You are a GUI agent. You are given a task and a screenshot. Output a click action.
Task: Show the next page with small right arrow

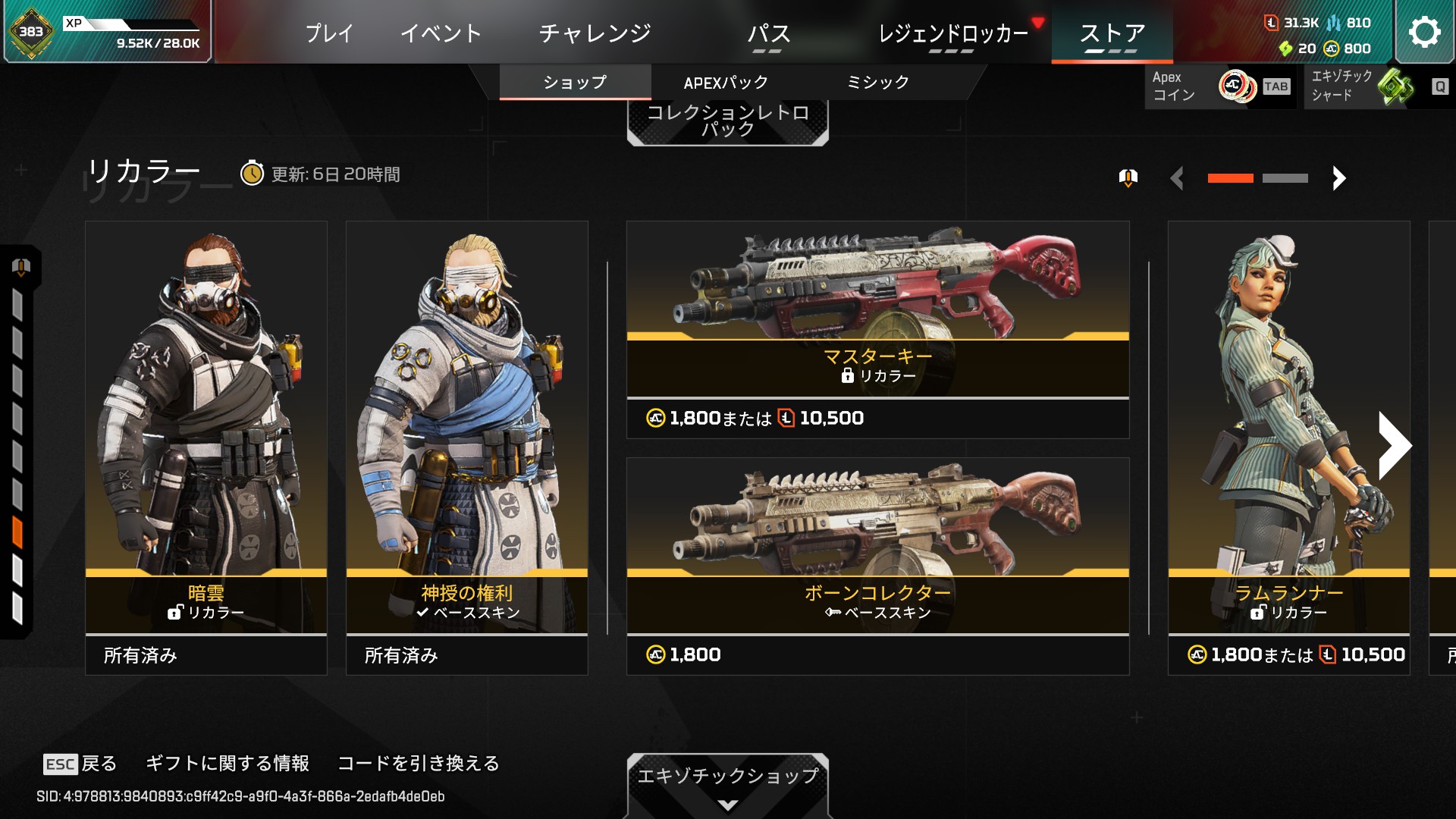click(1339, 178)
